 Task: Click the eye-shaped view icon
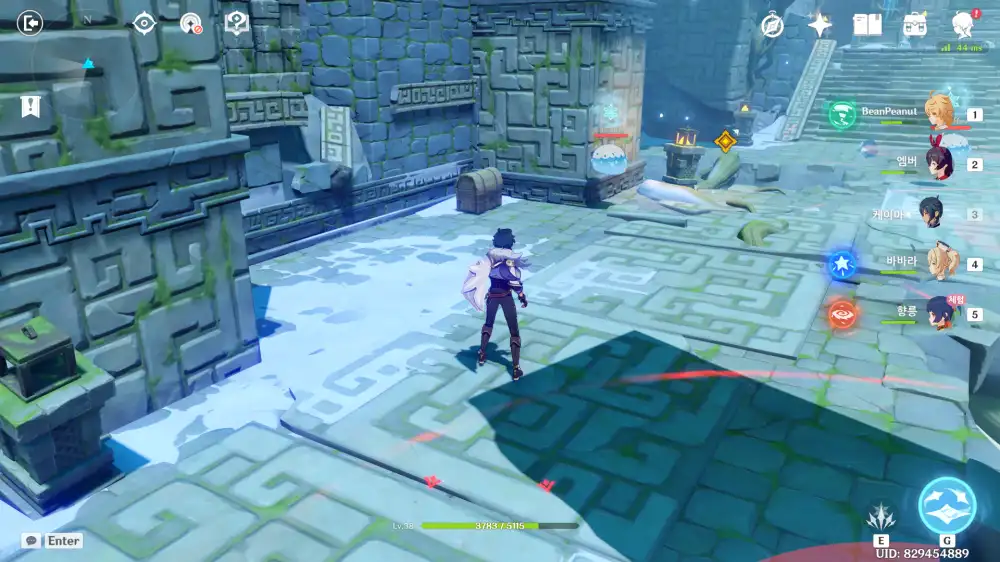144,23
